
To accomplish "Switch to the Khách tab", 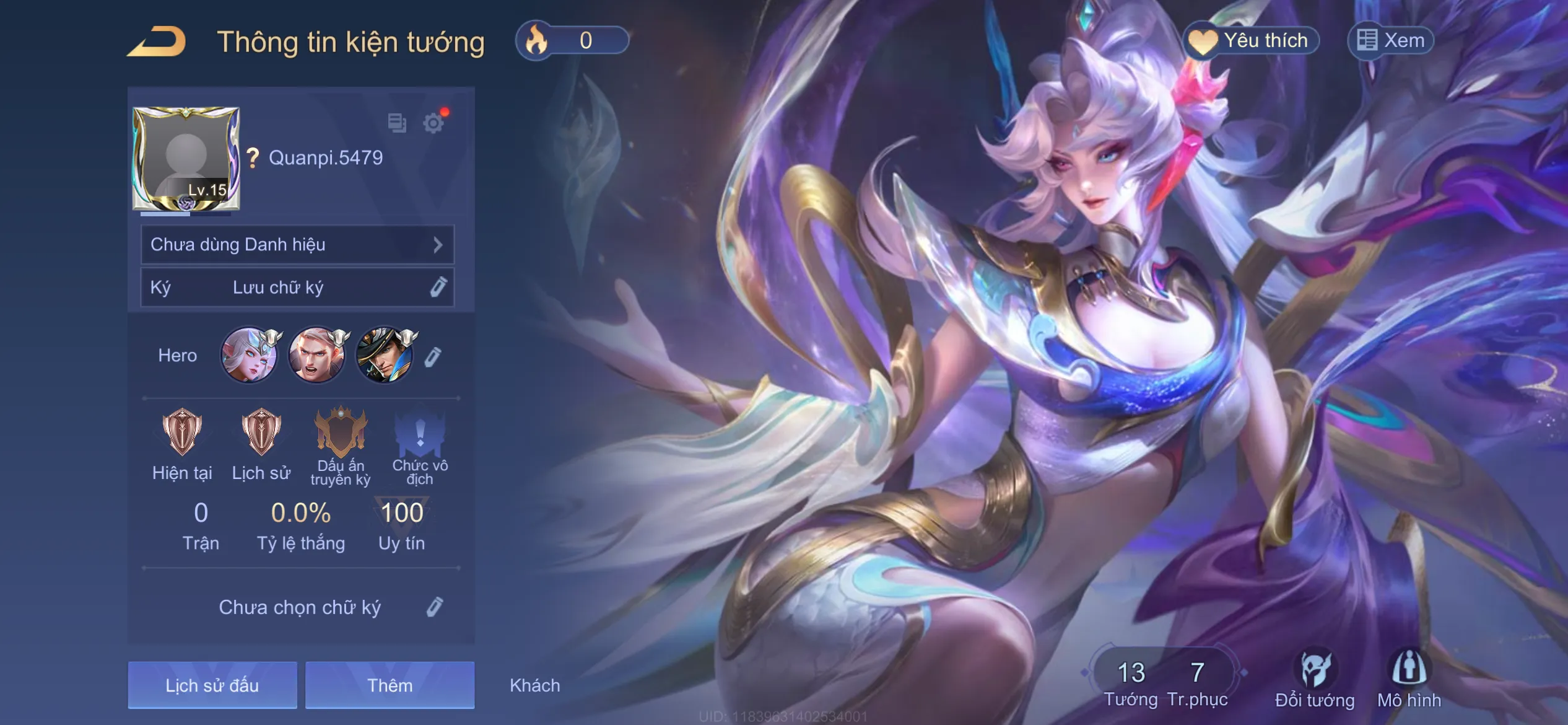I will [x=535, y=685].
